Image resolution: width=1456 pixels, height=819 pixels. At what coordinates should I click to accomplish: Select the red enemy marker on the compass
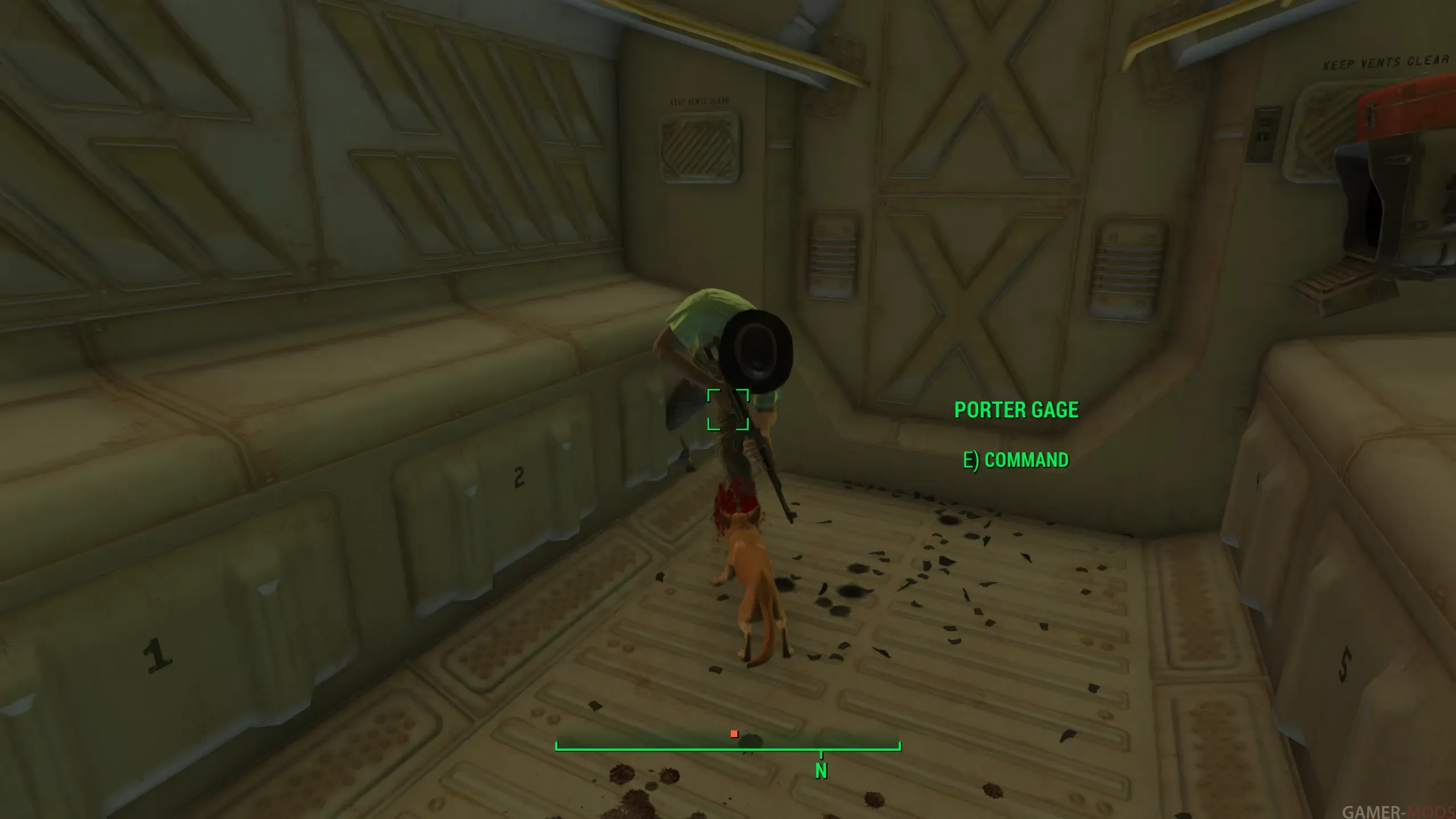734,734
